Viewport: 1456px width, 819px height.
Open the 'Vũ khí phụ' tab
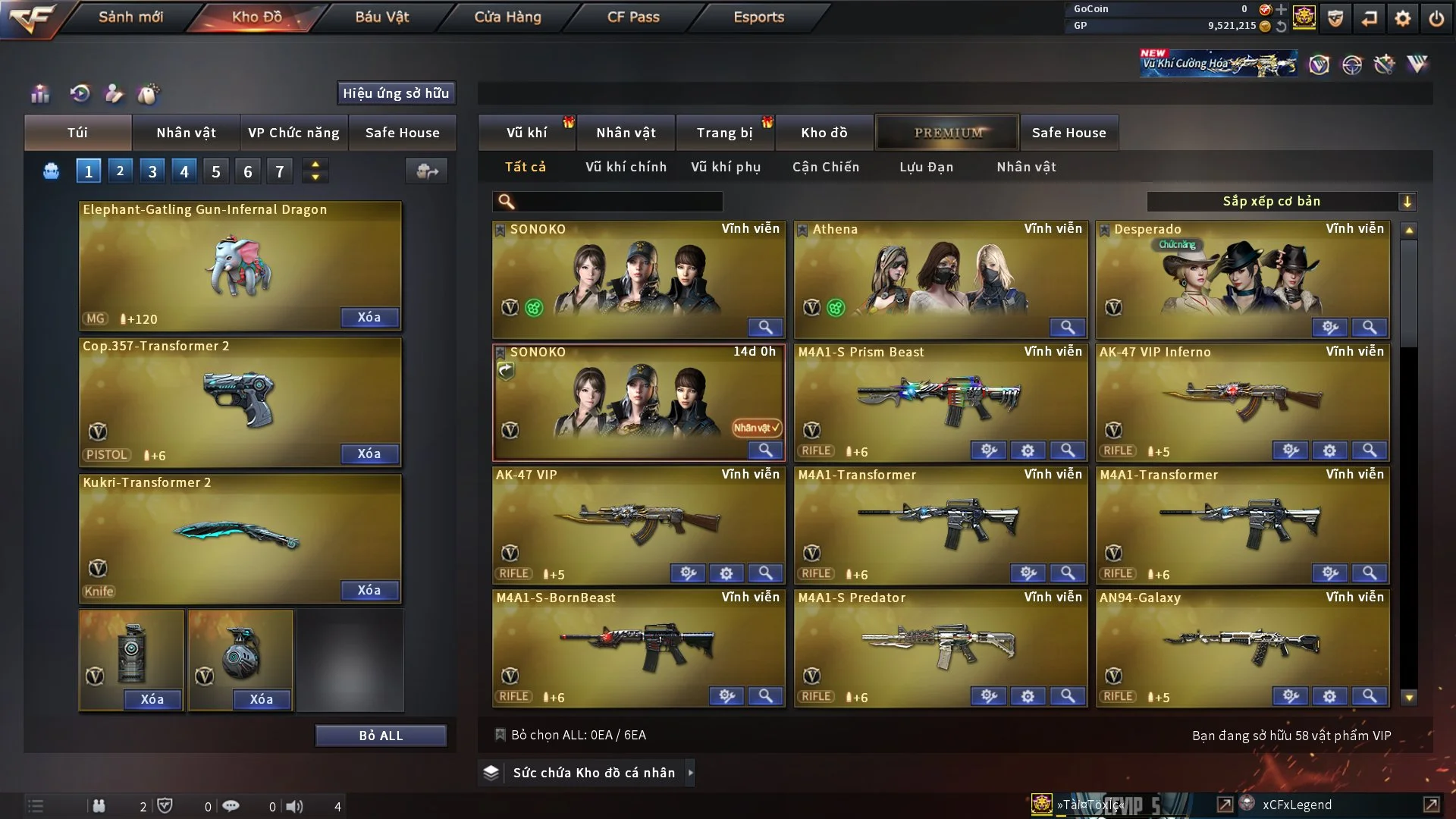725,167
